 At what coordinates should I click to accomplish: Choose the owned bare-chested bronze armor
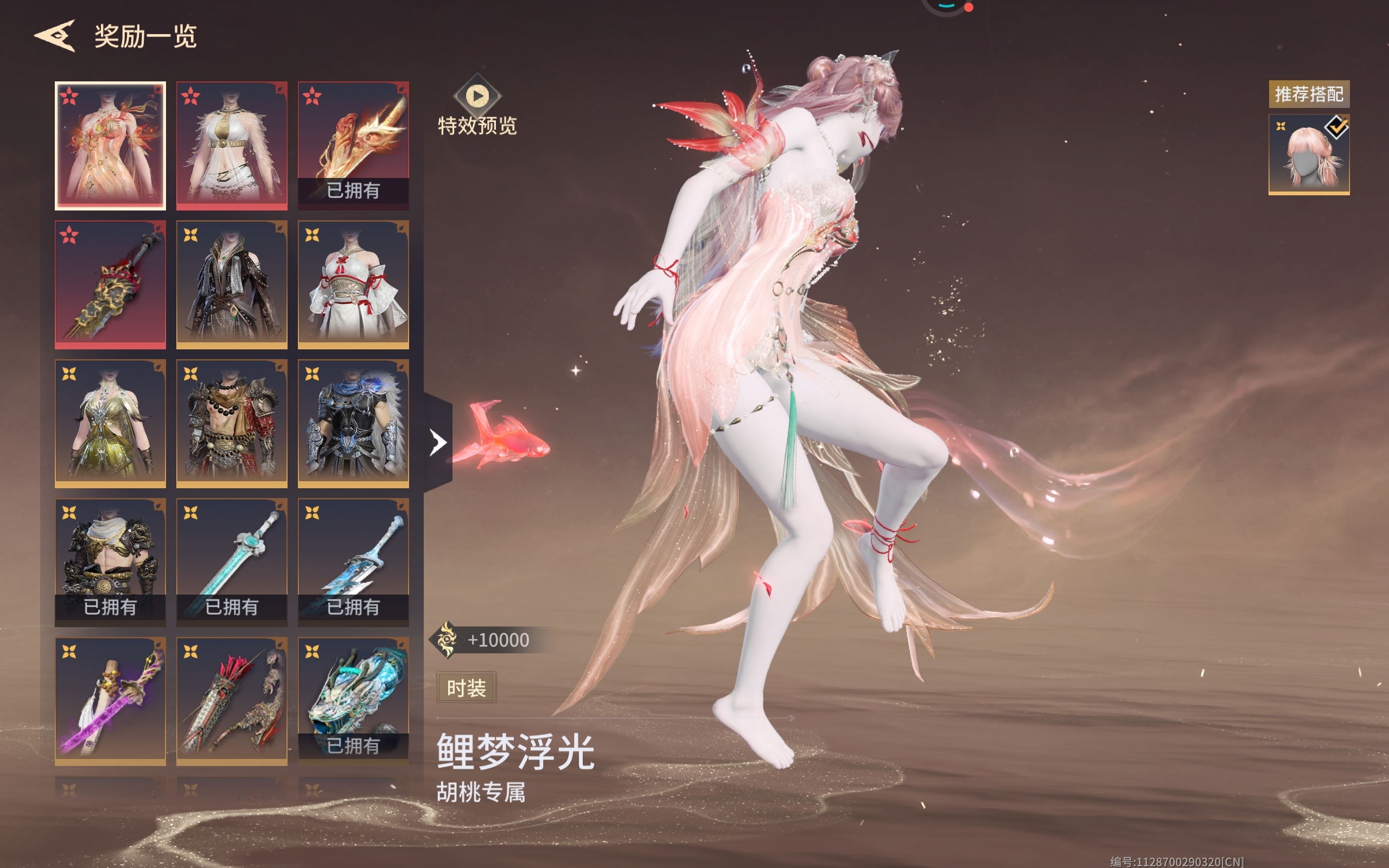(x=110, y=563)
